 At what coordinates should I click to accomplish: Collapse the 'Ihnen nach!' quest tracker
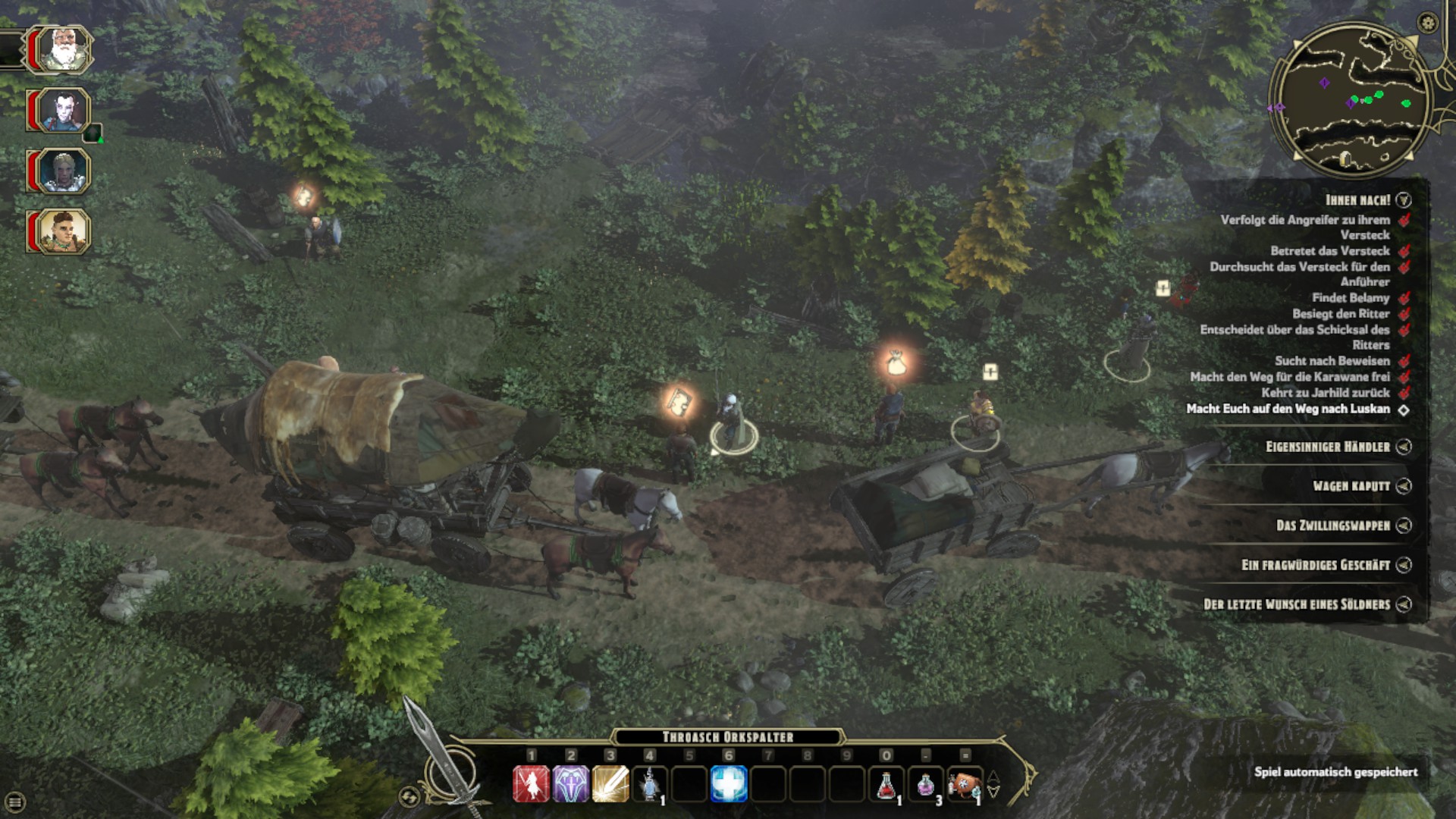(x=1404, y=200)
